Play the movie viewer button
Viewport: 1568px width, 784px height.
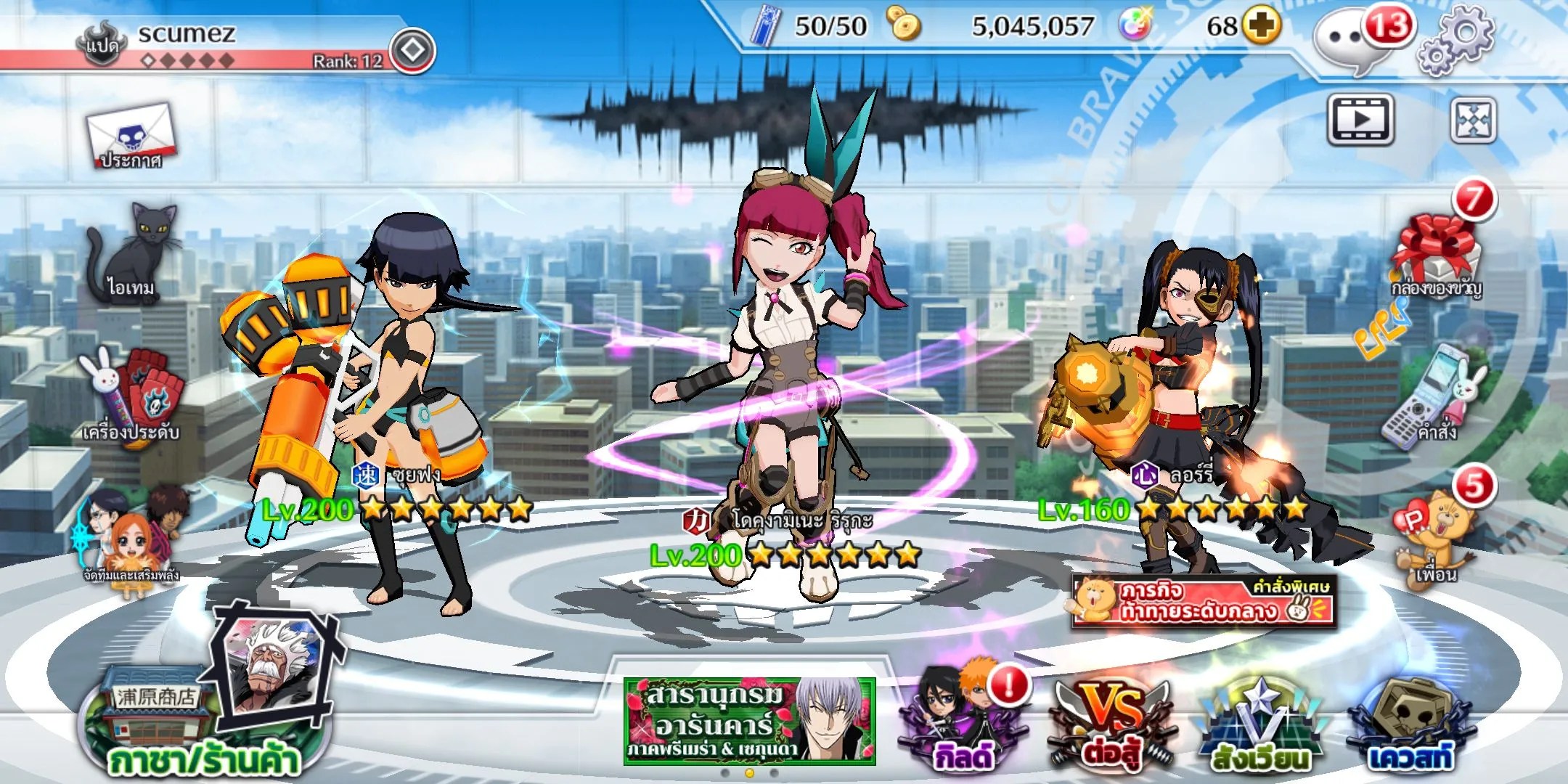tap(1361, 119)
